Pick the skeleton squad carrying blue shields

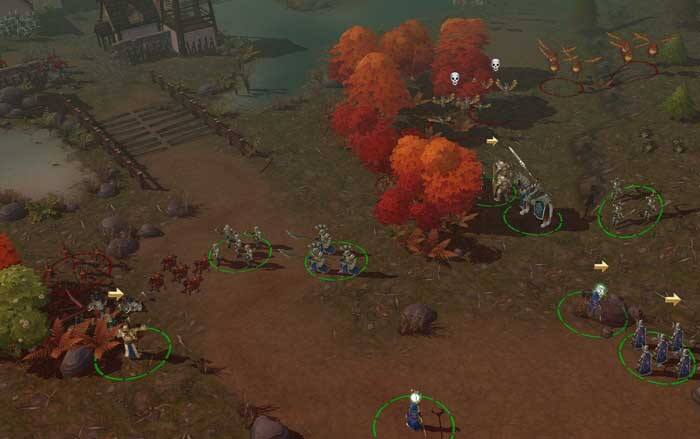pyautogui.click(x=335, y=254)
